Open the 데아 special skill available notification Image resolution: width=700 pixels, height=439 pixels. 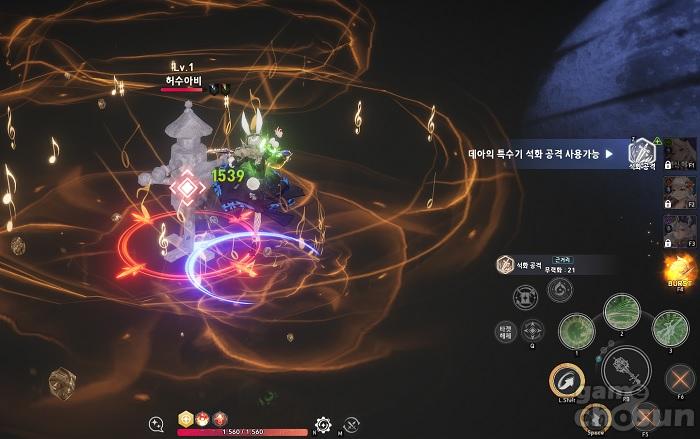click(540, 154)
